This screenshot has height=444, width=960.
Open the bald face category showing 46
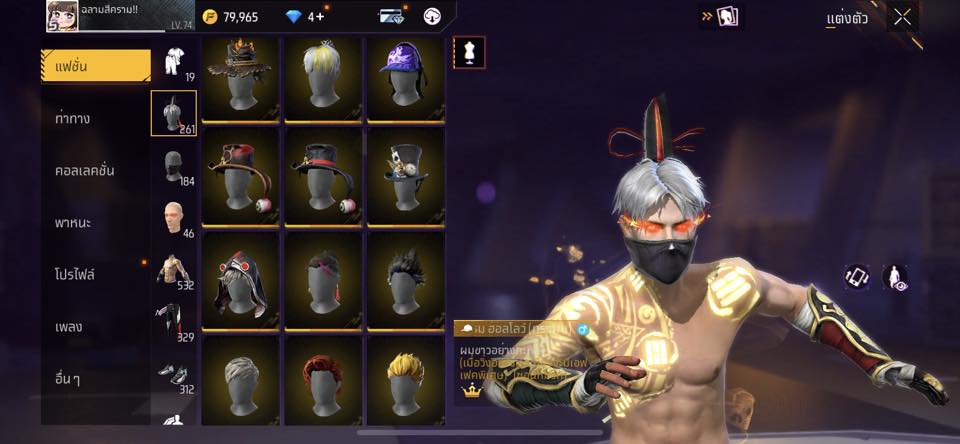tap(174, 218)
